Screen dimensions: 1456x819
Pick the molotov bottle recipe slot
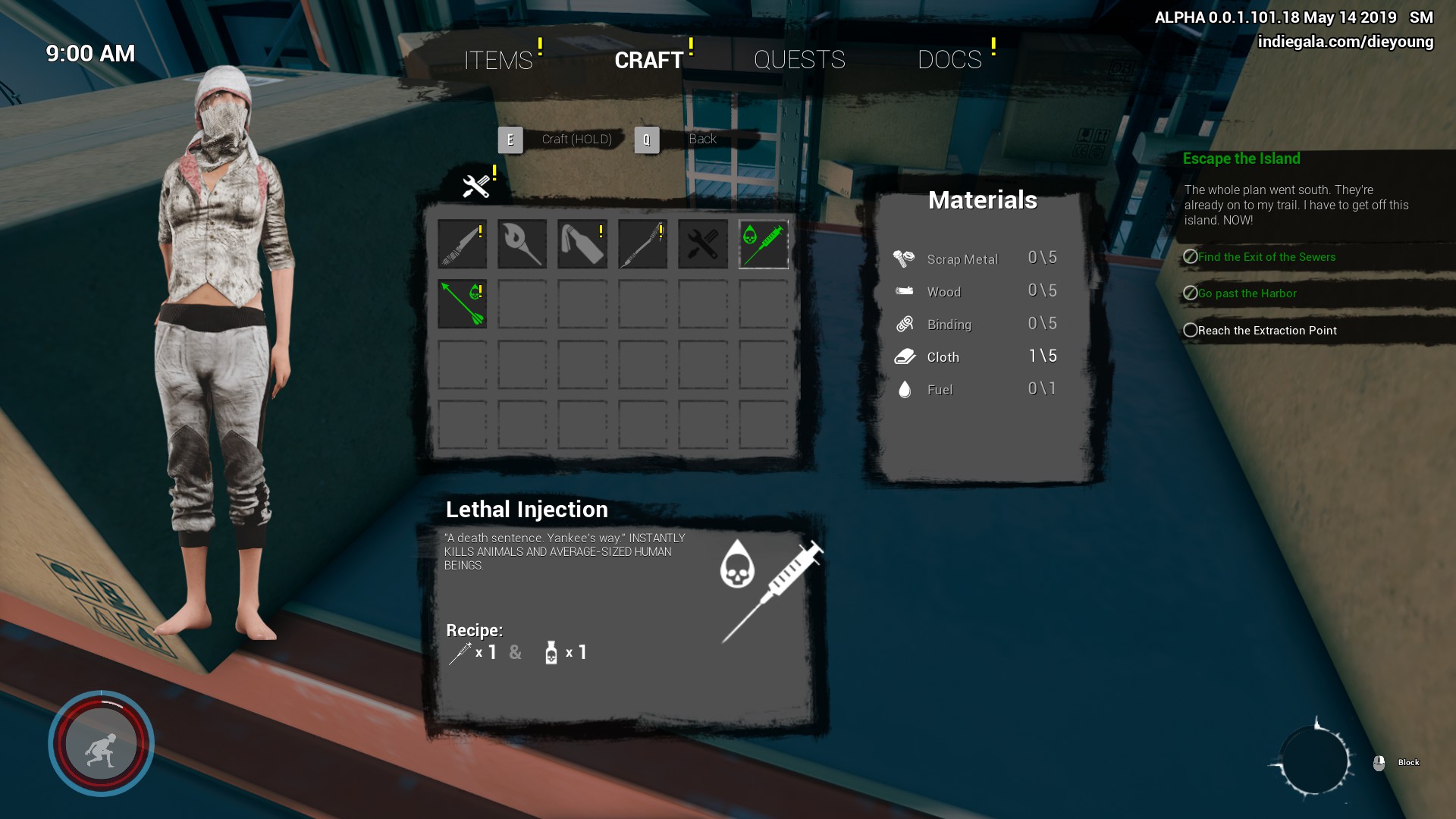(582, 244)
